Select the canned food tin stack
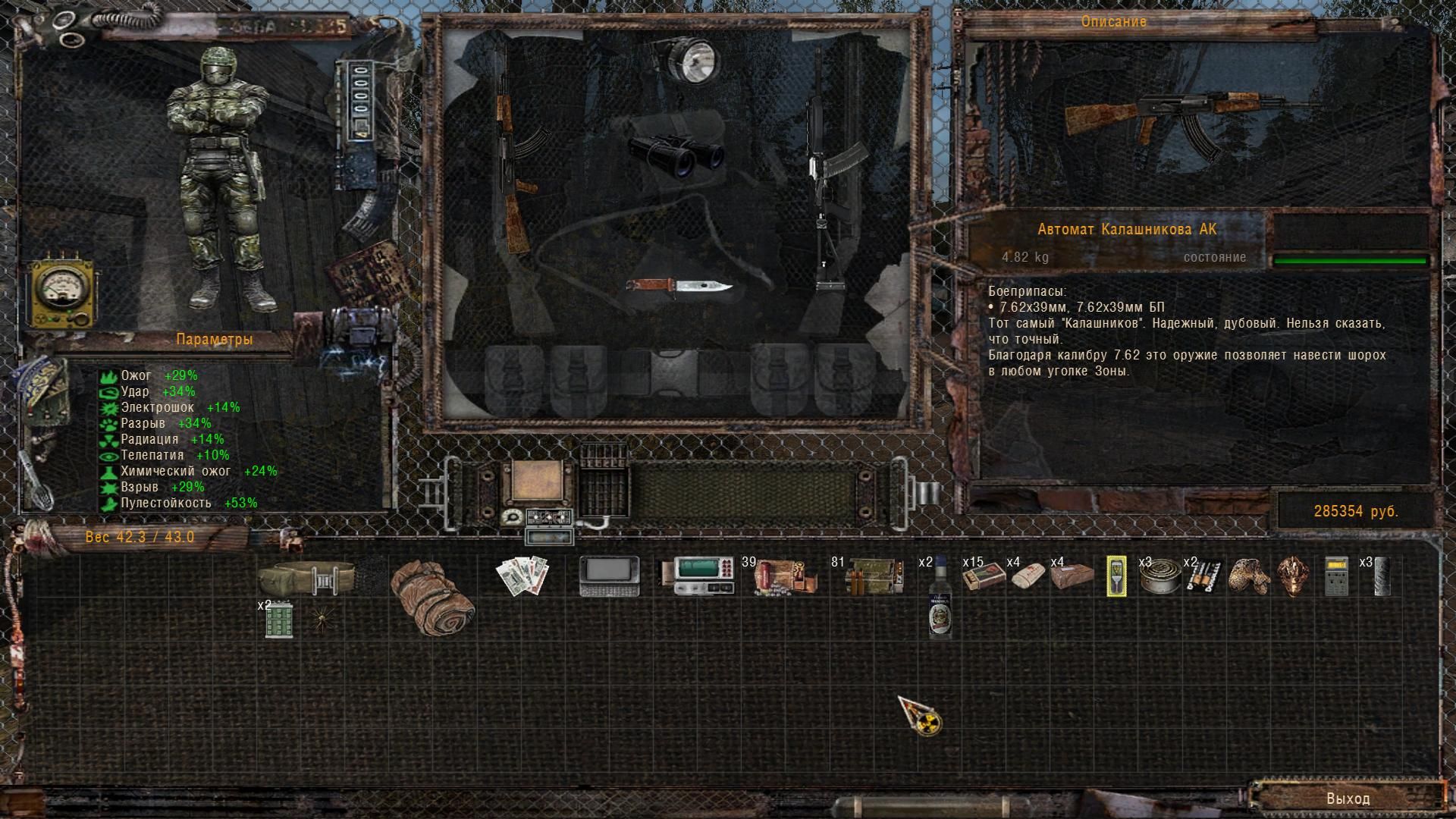1456x819 pixels. coord(1159,577)
